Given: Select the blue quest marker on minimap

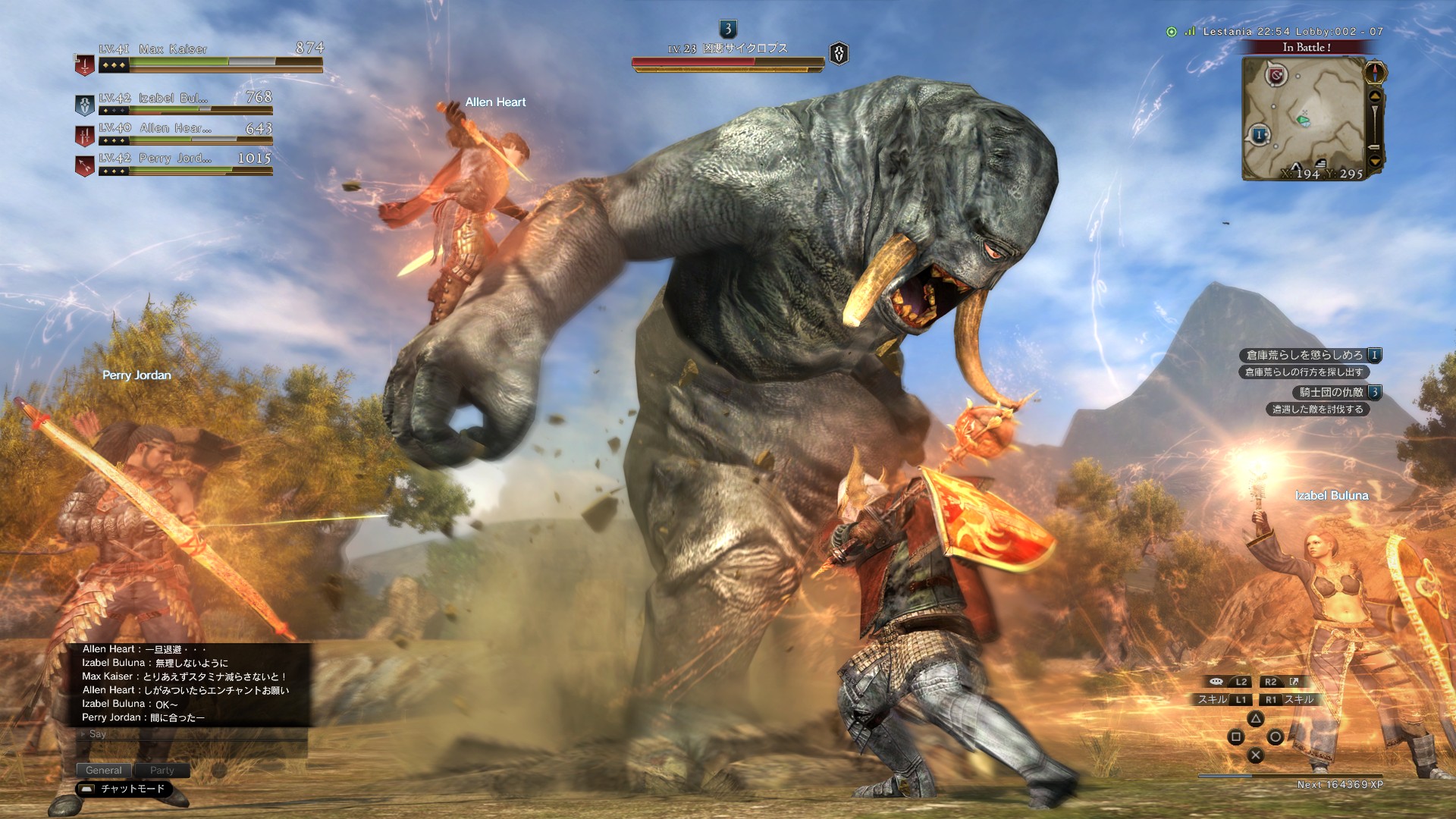Looking at the screenshot, I should [1259, 135].
